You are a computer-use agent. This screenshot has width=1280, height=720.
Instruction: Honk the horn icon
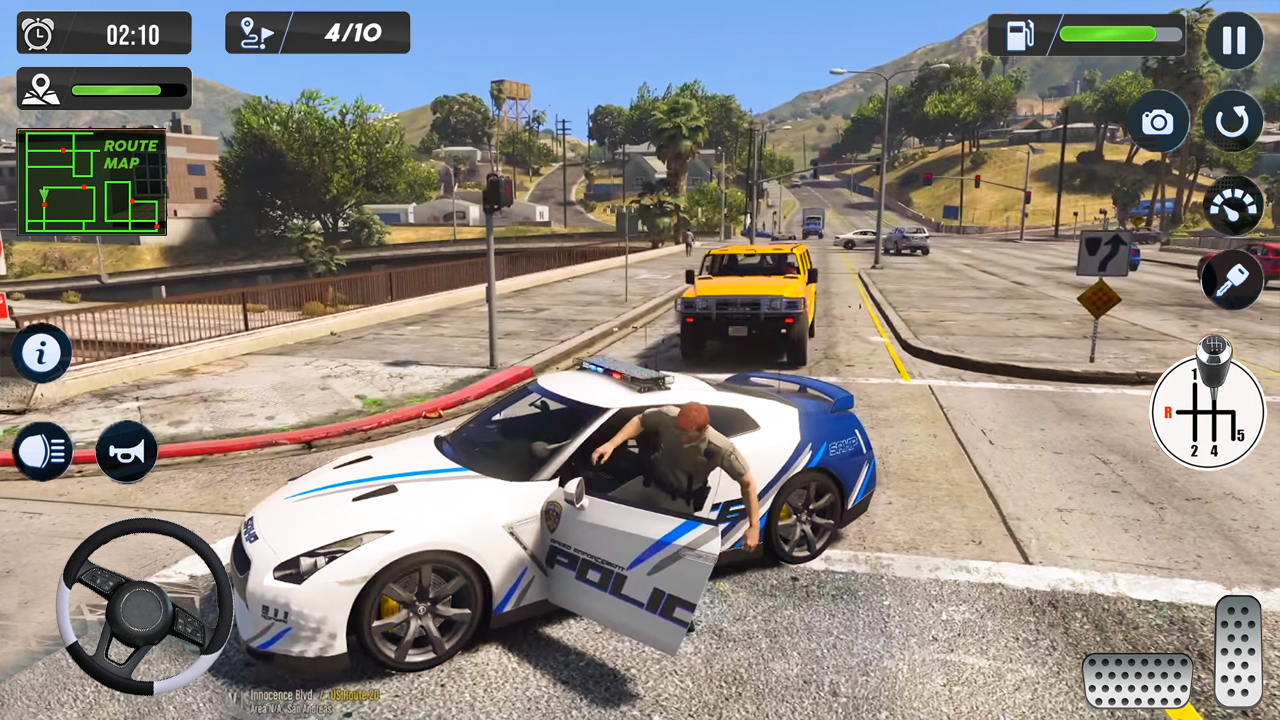pos(126,451)
